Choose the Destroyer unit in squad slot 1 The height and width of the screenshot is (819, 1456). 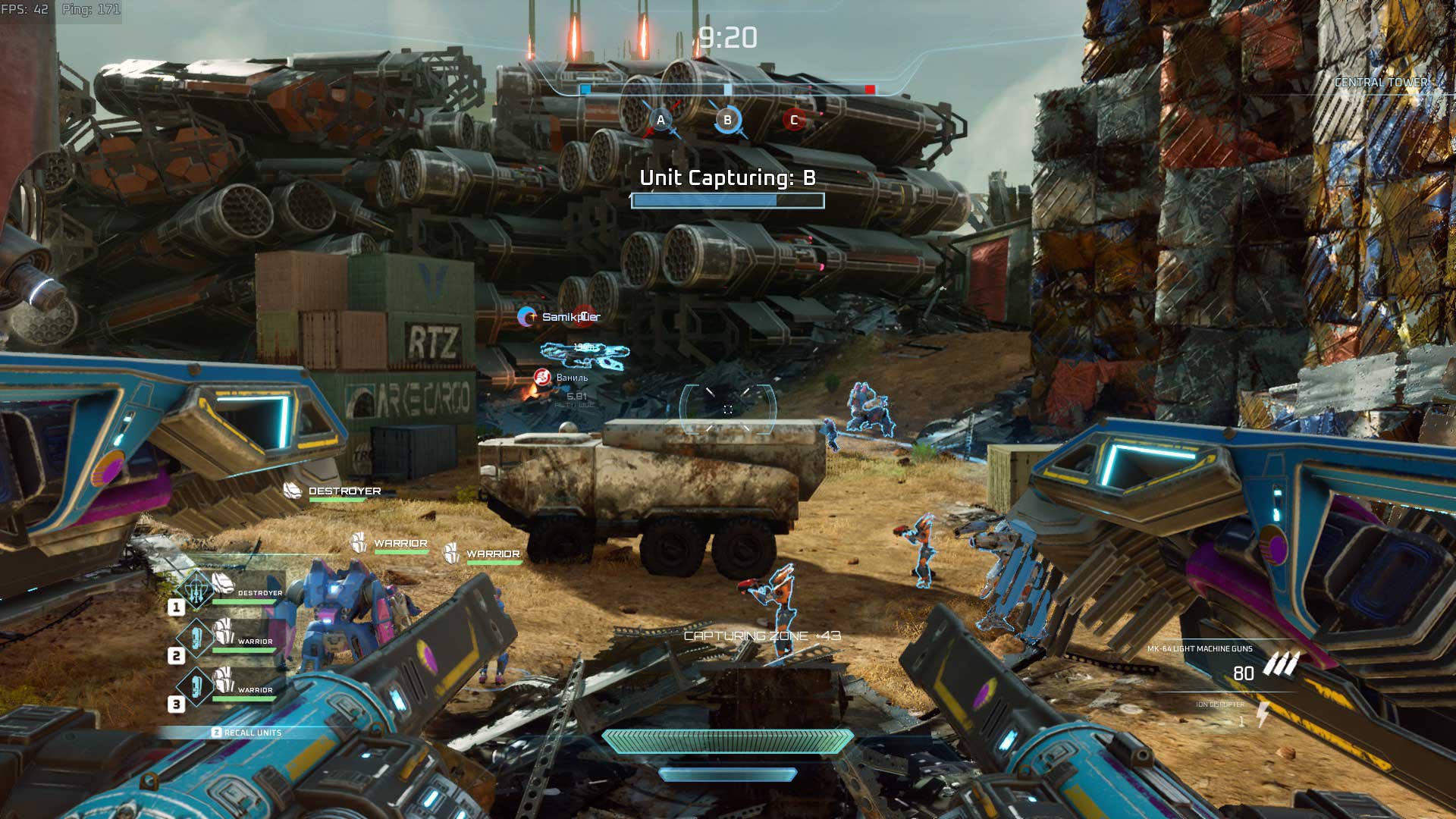pyautogui.click(x=227, y=591)
